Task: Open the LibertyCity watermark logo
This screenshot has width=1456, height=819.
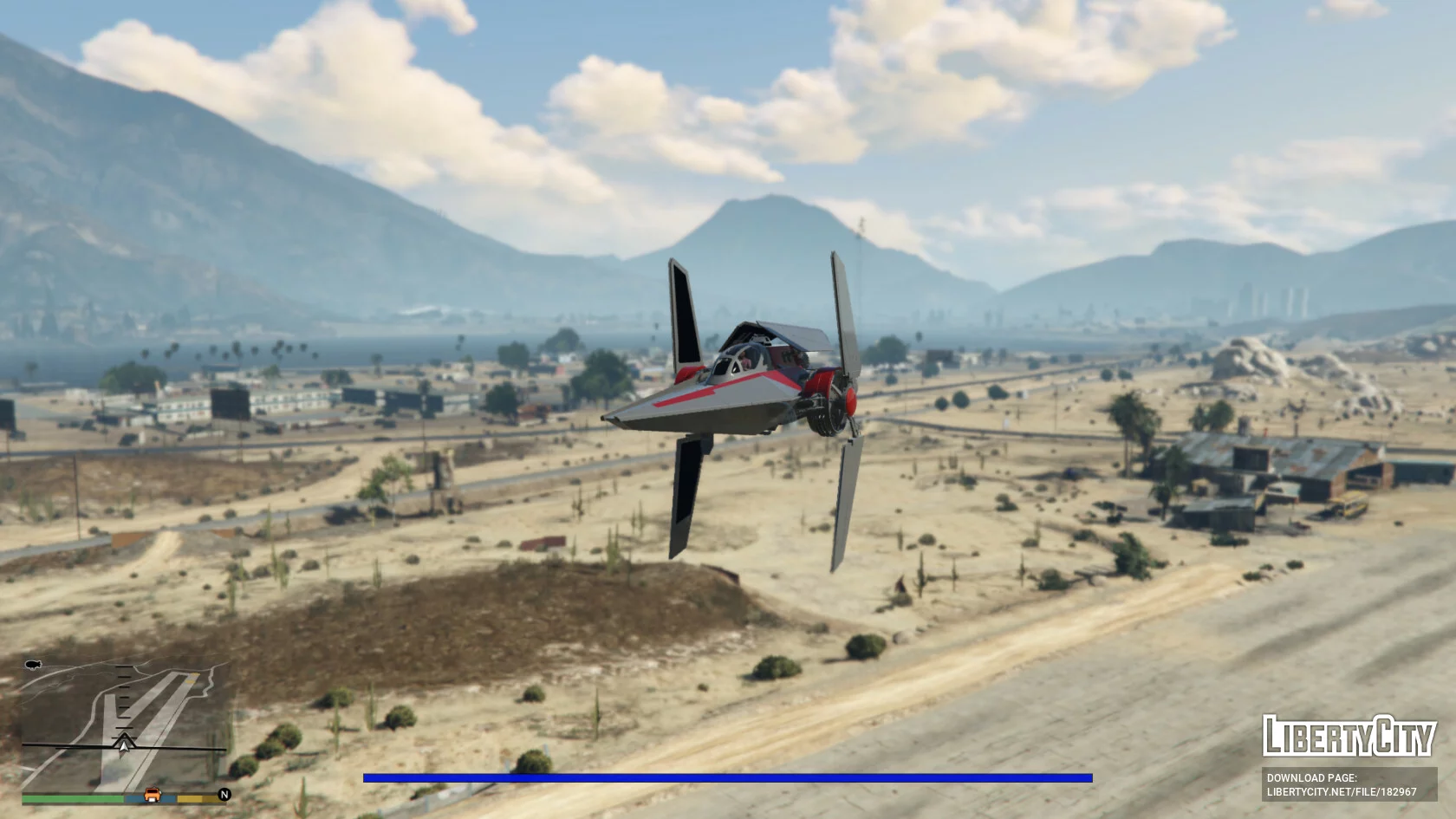Action: [1349, 738]
